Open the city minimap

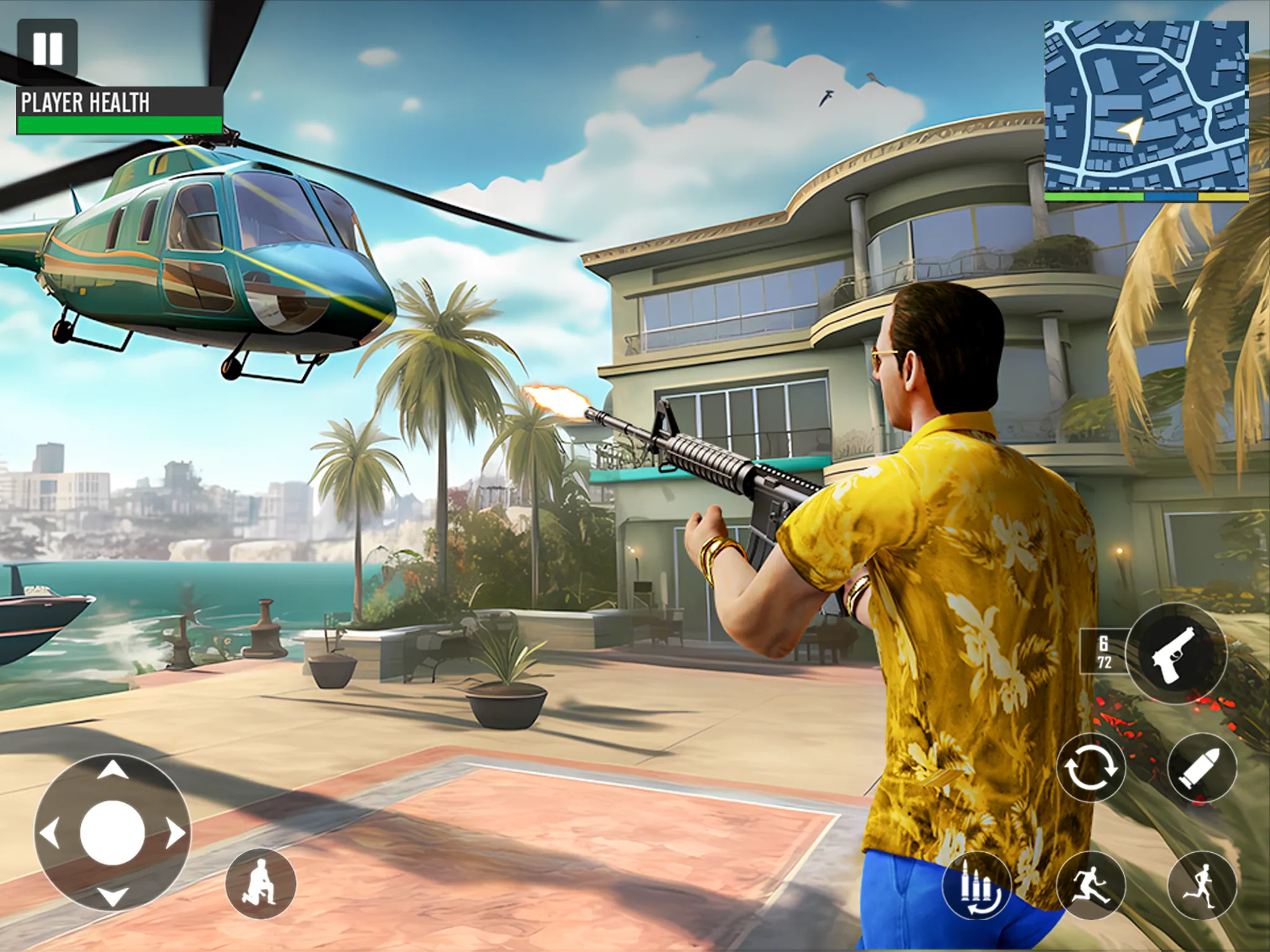[x=1146, y=105]
